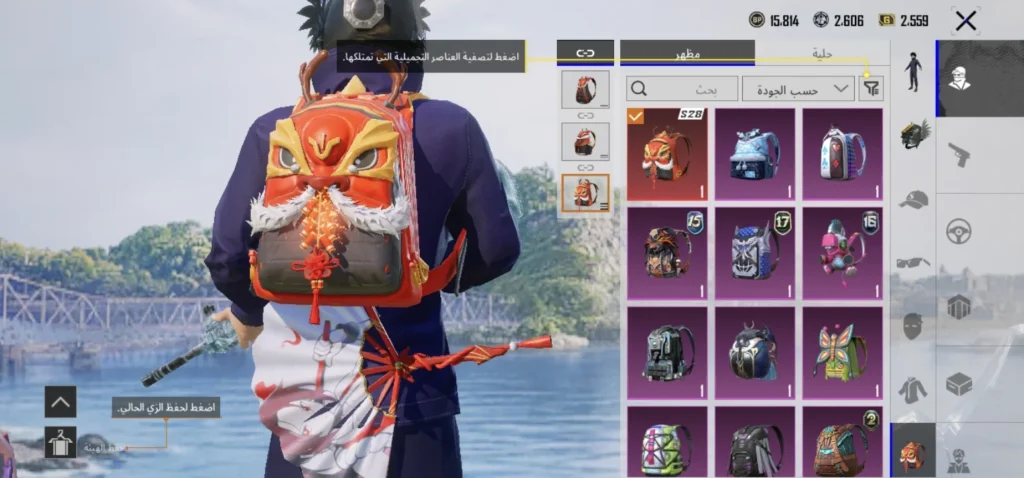The width and height of the screenshot is (1024, 478).
Task: Open the sunglasses eyewear category
Action: (x=912, y=263)
